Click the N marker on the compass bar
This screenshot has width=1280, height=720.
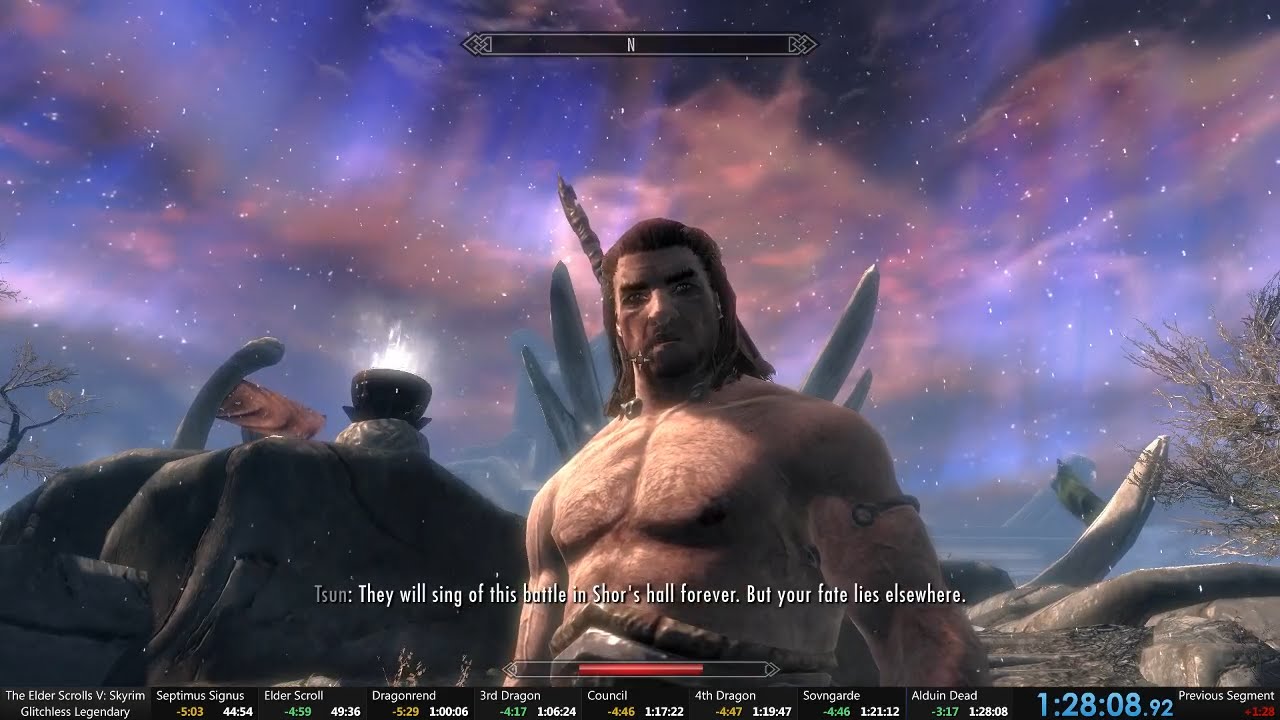click(x=630, y=45)
